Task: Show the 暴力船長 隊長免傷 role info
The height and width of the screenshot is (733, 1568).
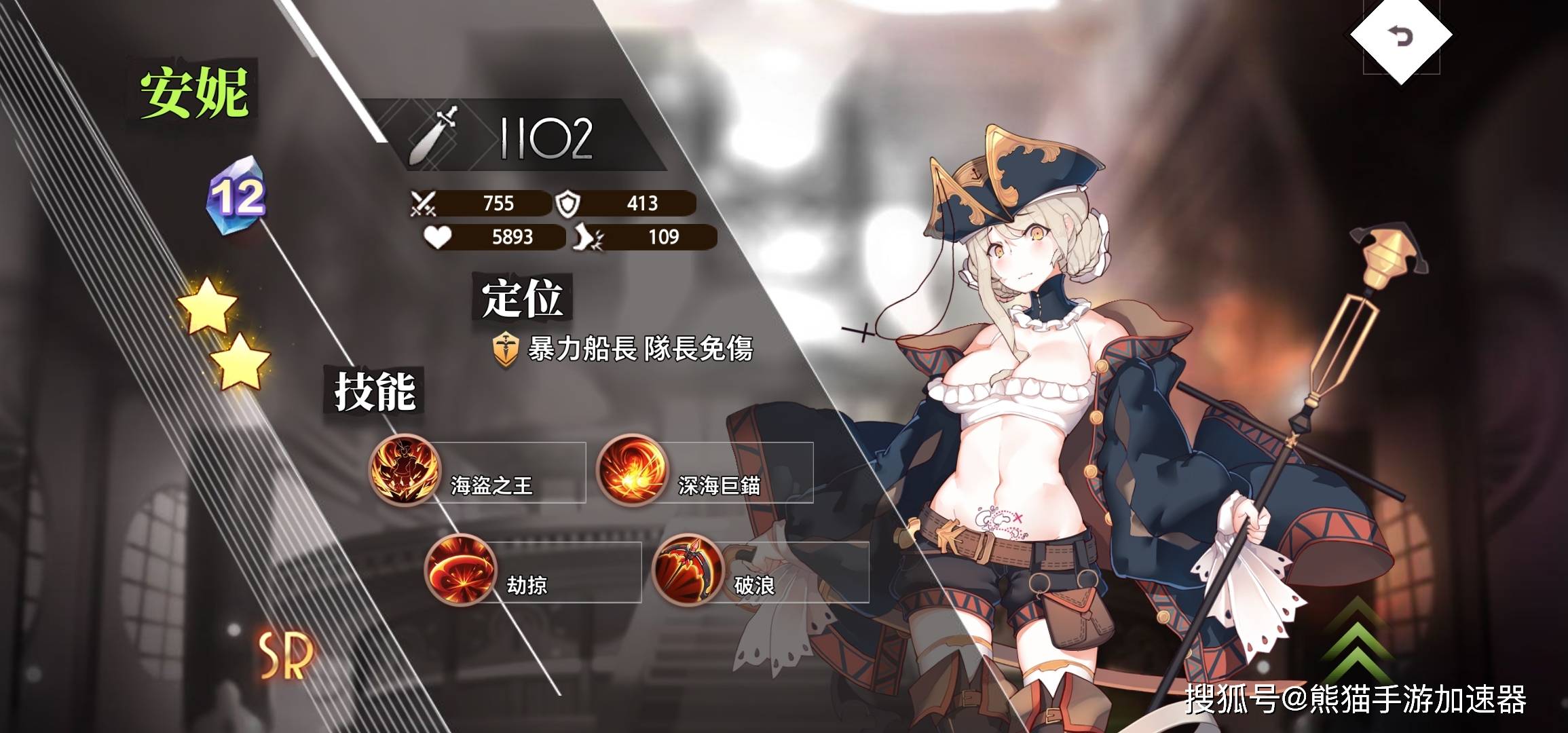Action: pyautogui.click(x=623, y=350)
